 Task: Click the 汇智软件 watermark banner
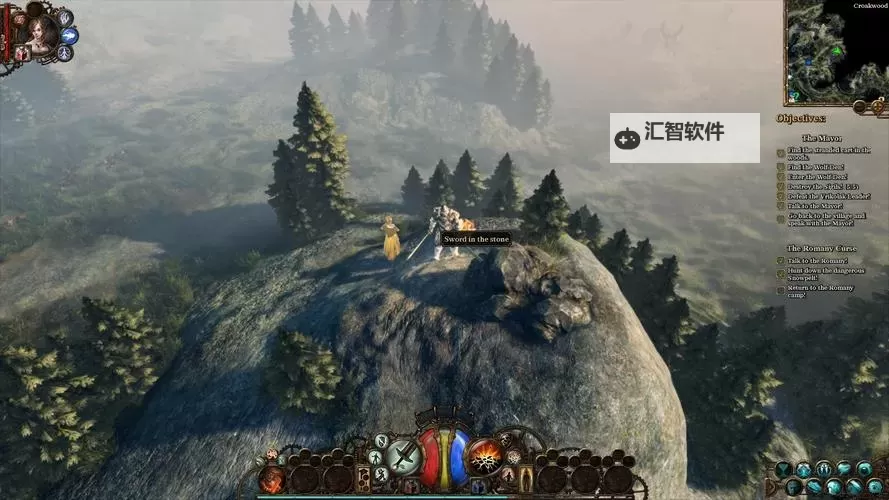tap(684, 137)
